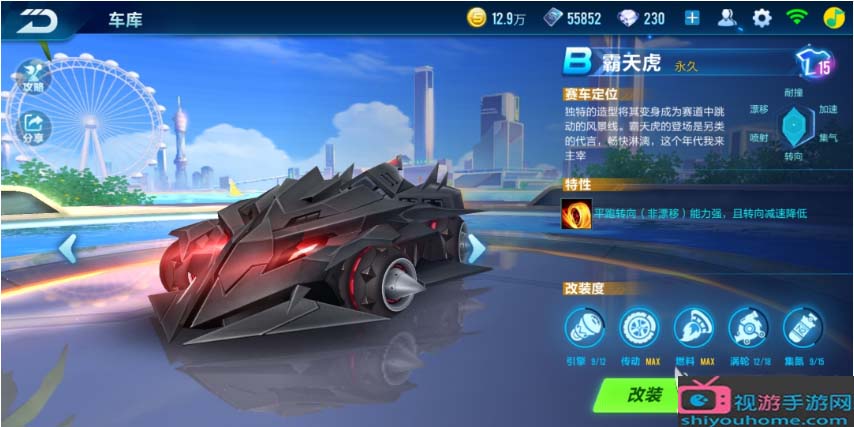
Task: Select the 集氮 nitro collection upgrade icon
Action: click(801, 327)
